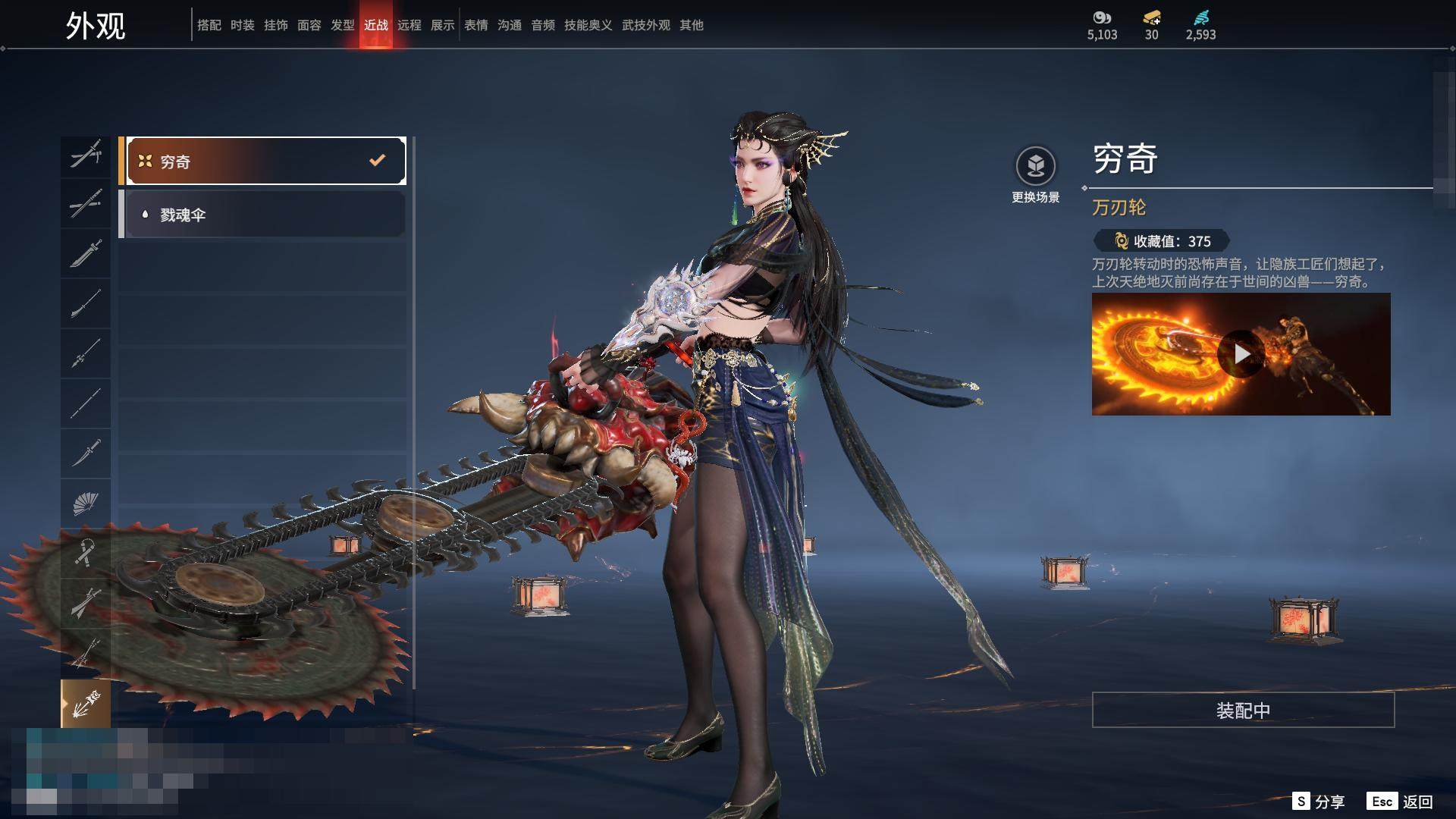Open the 时装 tab
The image size is (1456, 819).
242,25
